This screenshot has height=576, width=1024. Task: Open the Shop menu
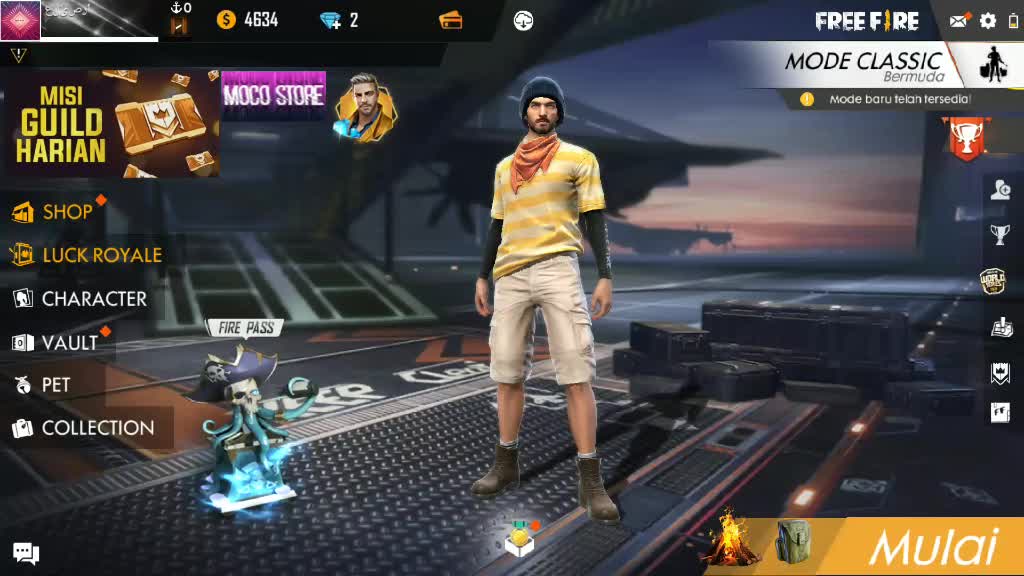coord(66,212)
